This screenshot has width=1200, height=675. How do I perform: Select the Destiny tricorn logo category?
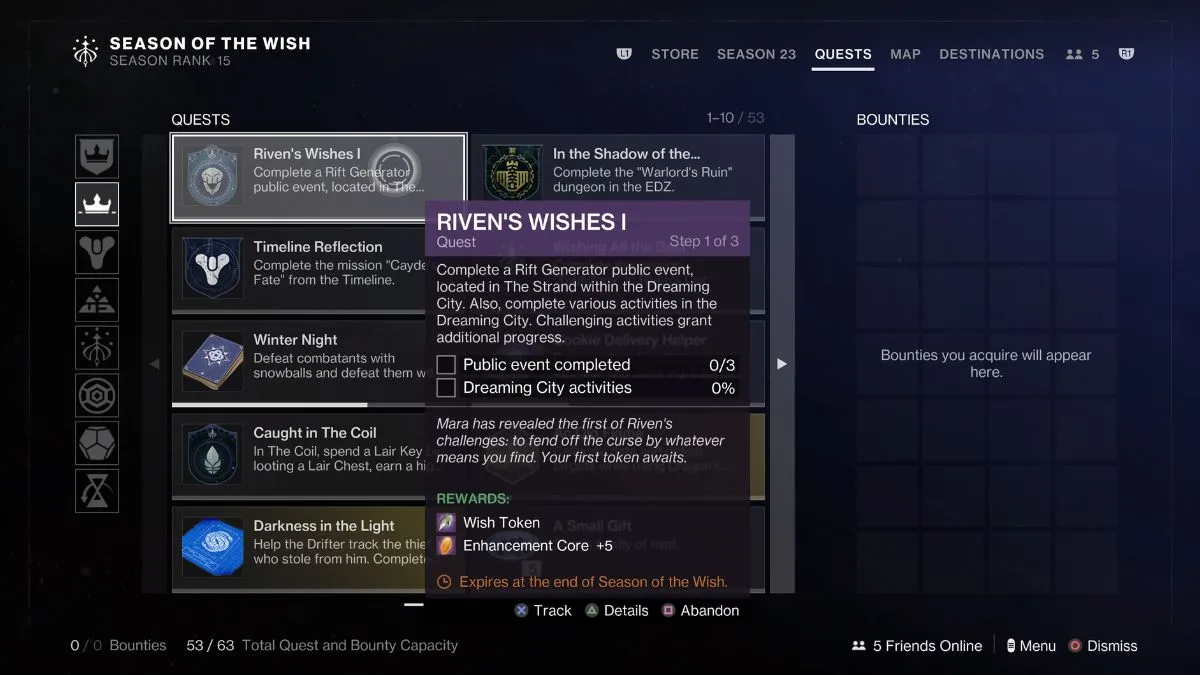click(97, 252)
